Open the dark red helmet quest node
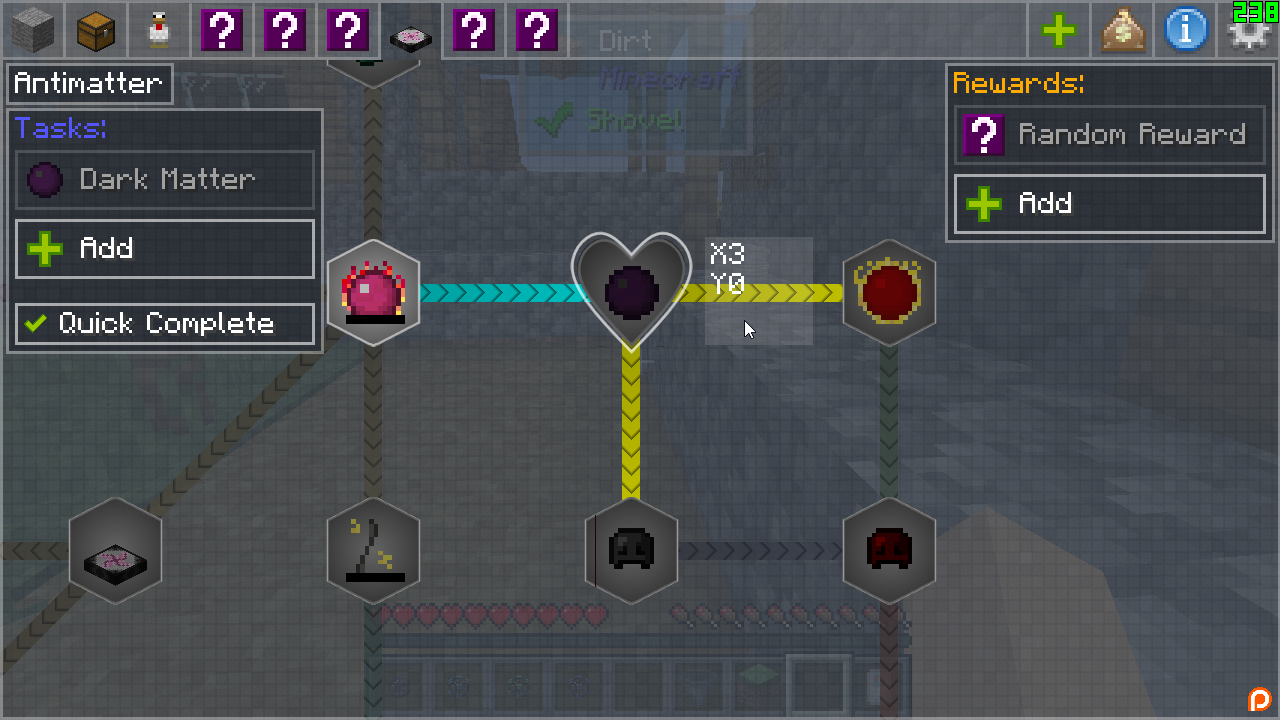The image size is (1280, 720). [889, 550]
